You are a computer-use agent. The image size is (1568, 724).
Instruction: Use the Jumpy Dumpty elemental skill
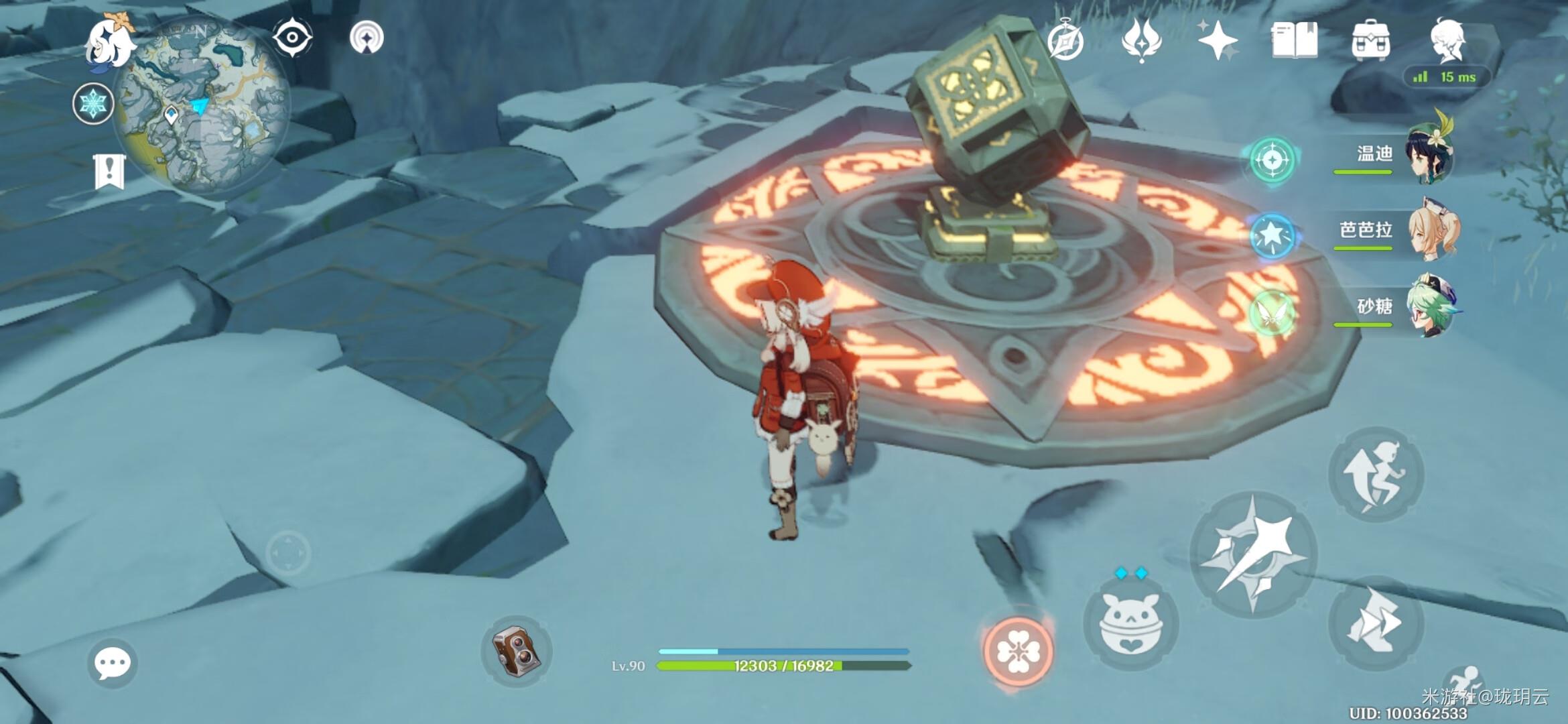(x=1131, y=623)
